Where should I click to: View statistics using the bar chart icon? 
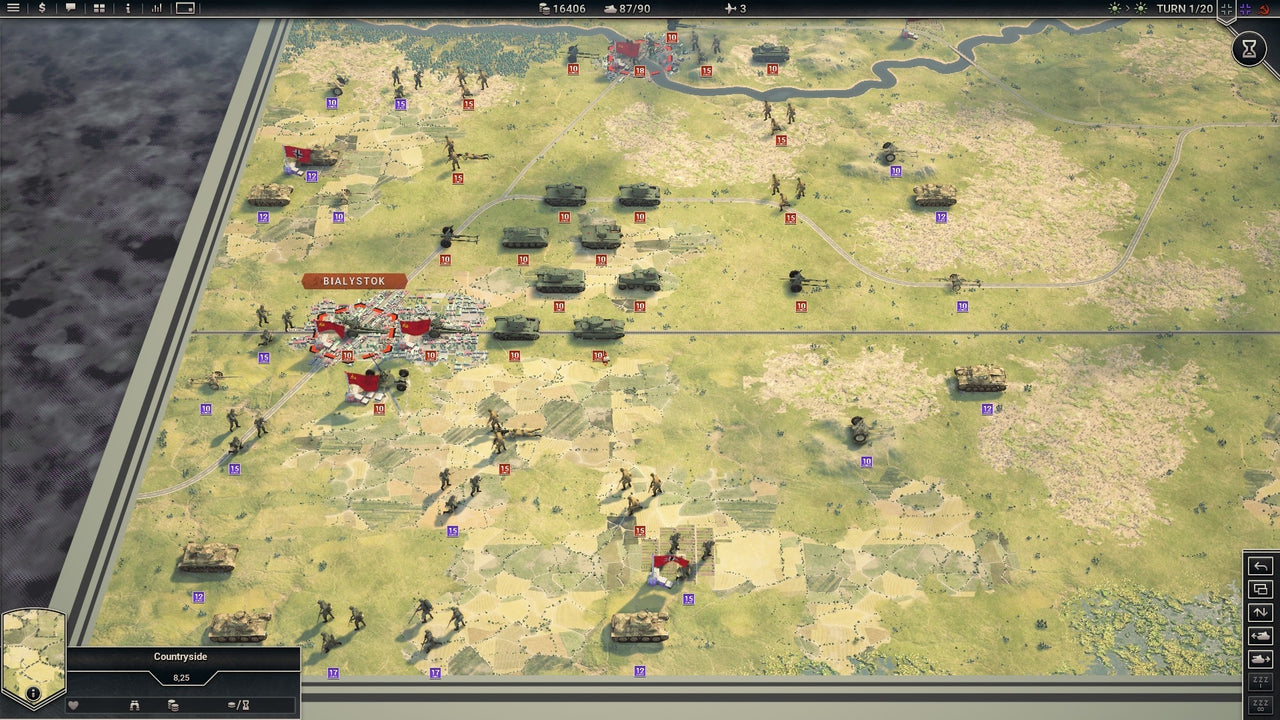click(158, 8)
